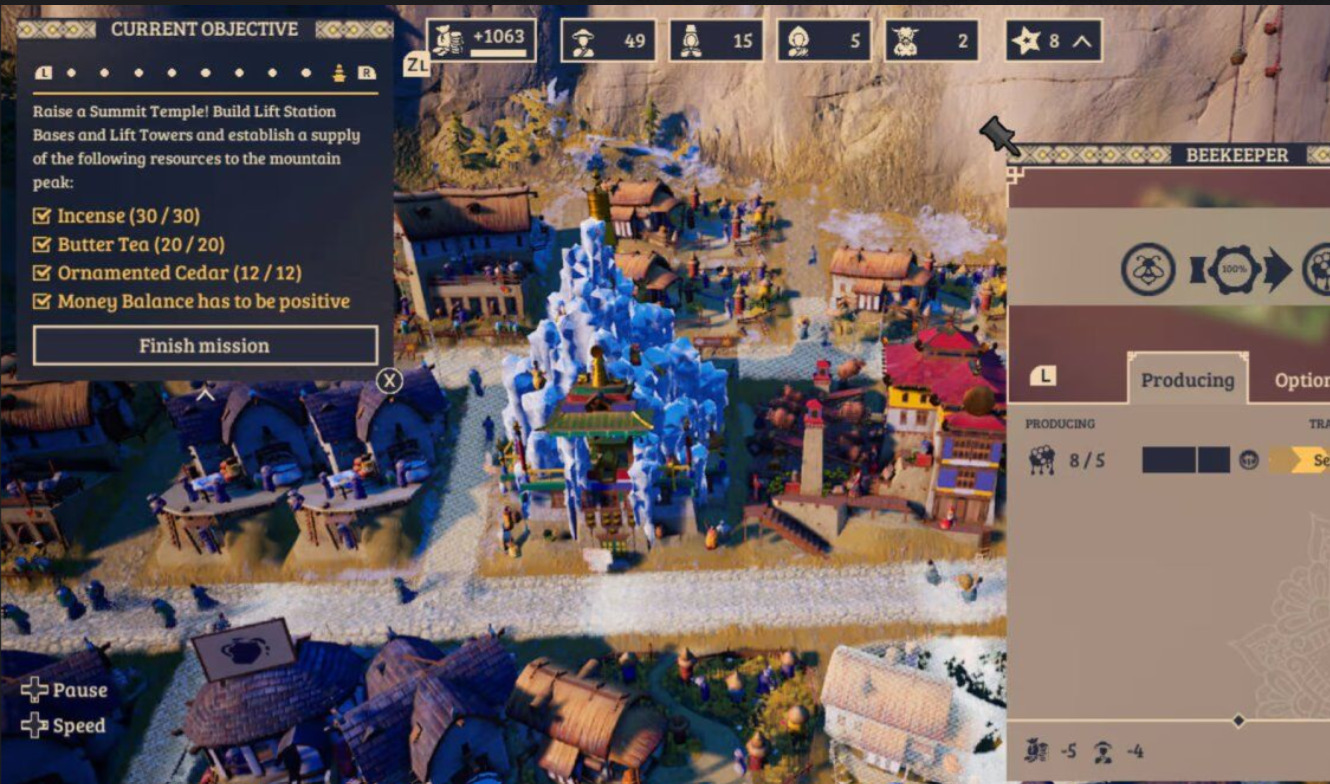Collapse the objective panel with the chevron
The height and width of the screenshot is (784, 1330).
click(205, 395)
